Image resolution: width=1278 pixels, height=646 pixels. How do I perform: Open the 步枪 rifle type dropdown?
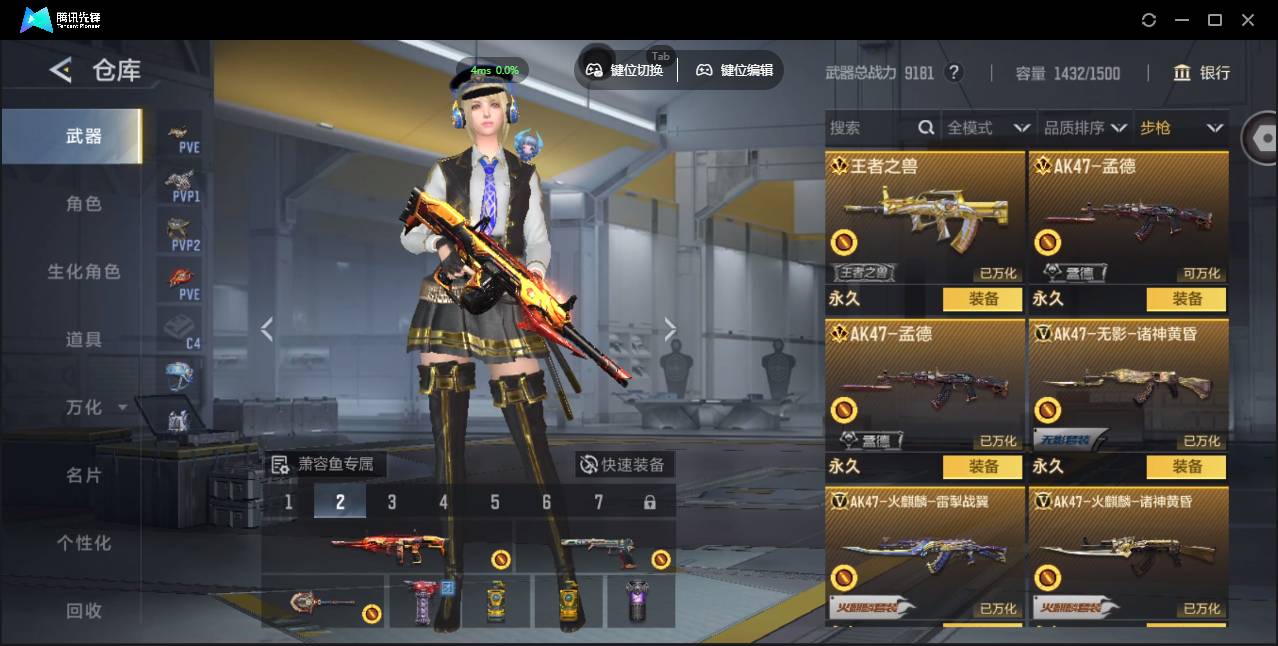(x=1181, y=128)
